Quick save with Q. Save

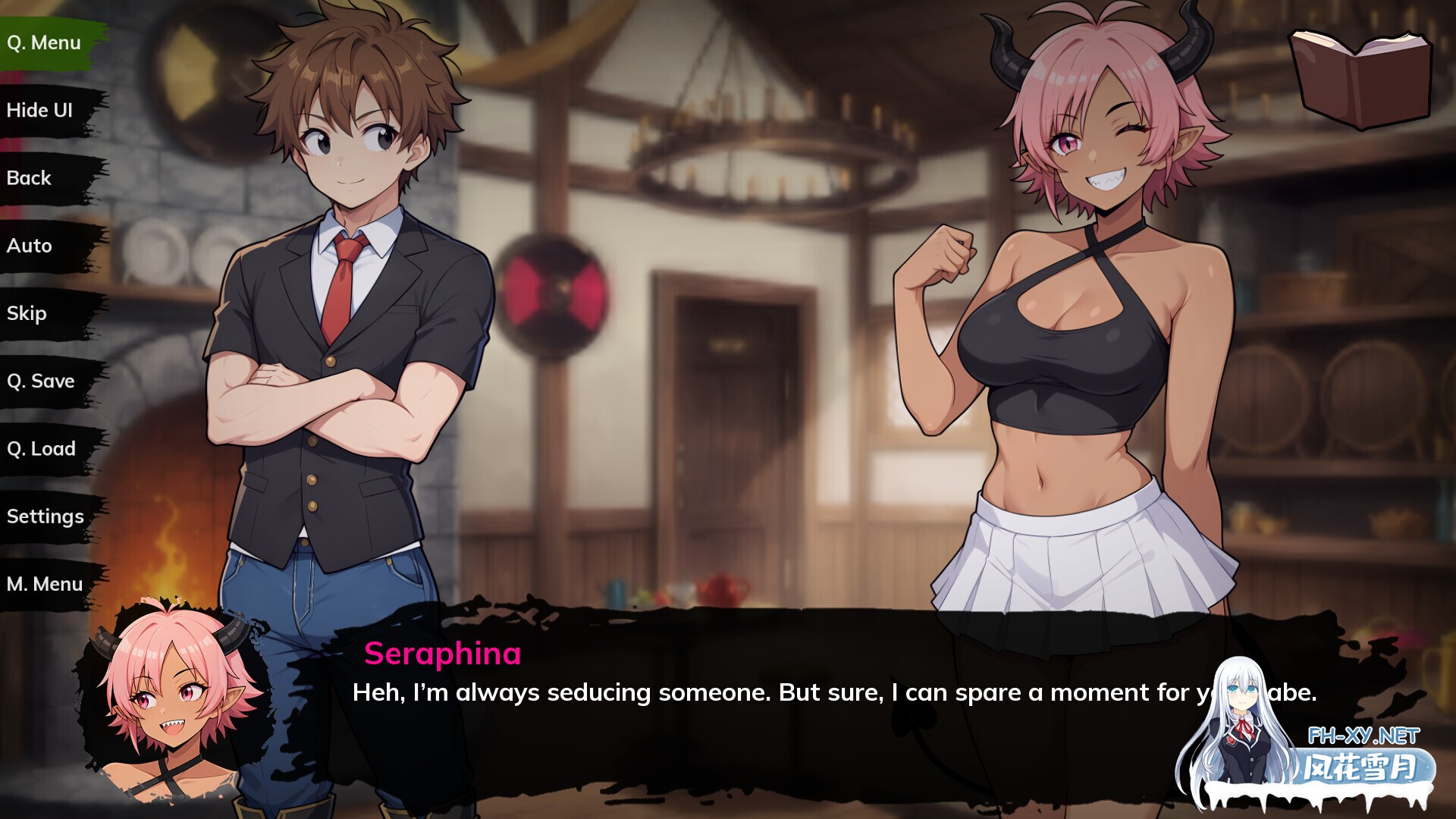(x=41, y=381)
